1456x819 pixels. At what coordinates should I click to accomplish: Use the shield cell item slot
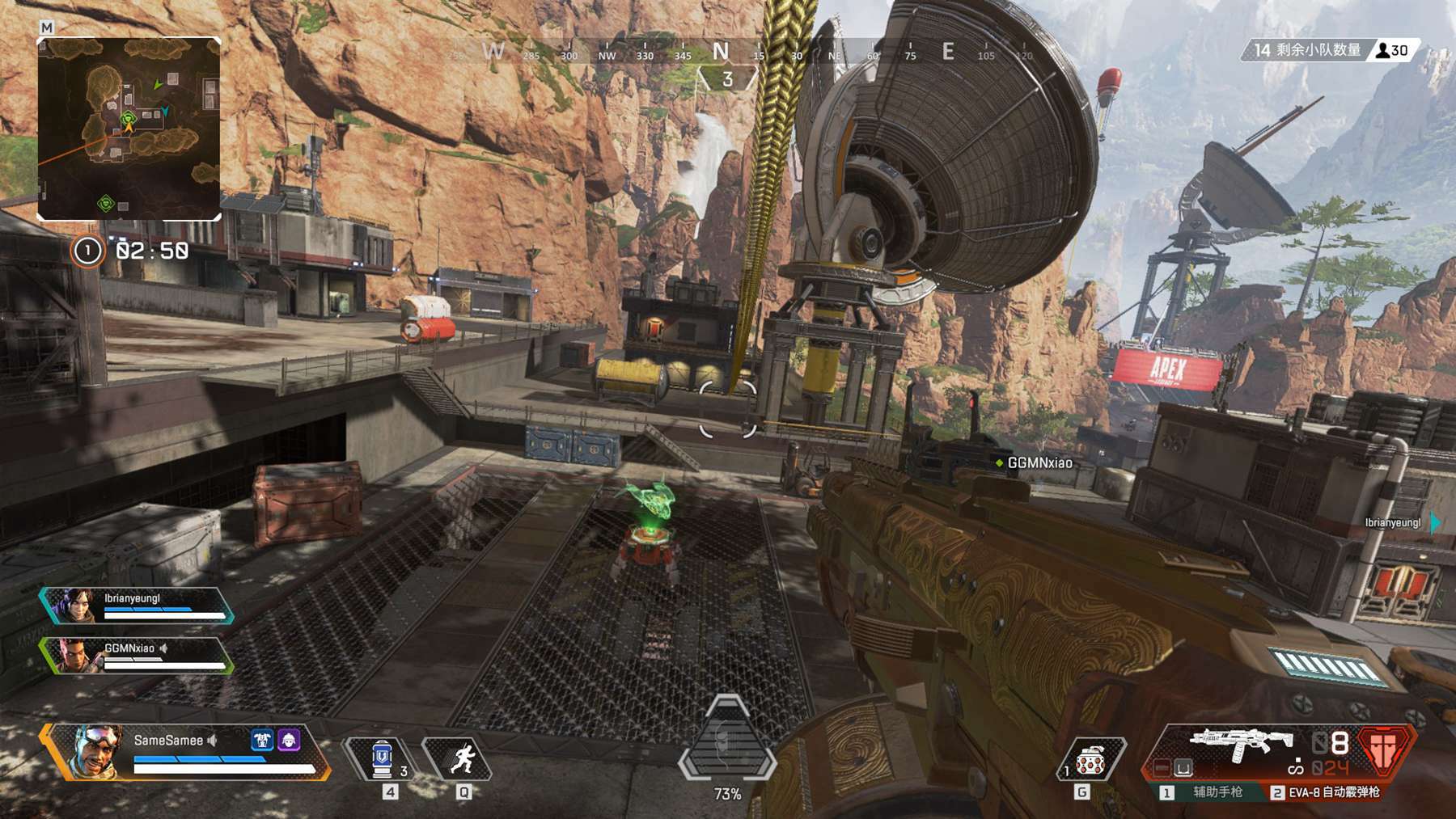(x=381, y=759)
